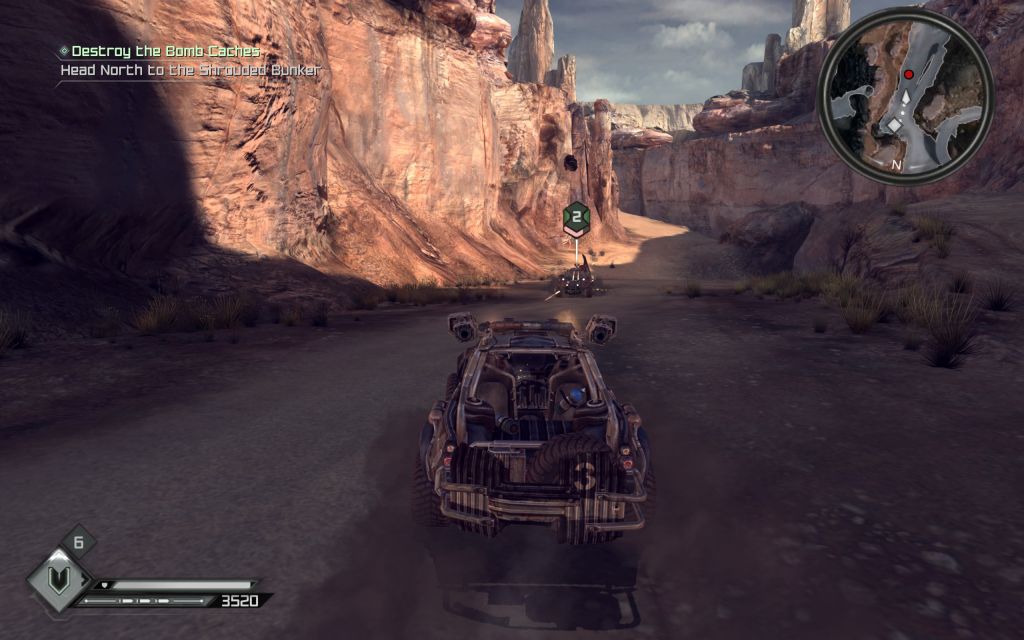
Task: Click the vehicle weapon diamond icon
Action: 60,580
